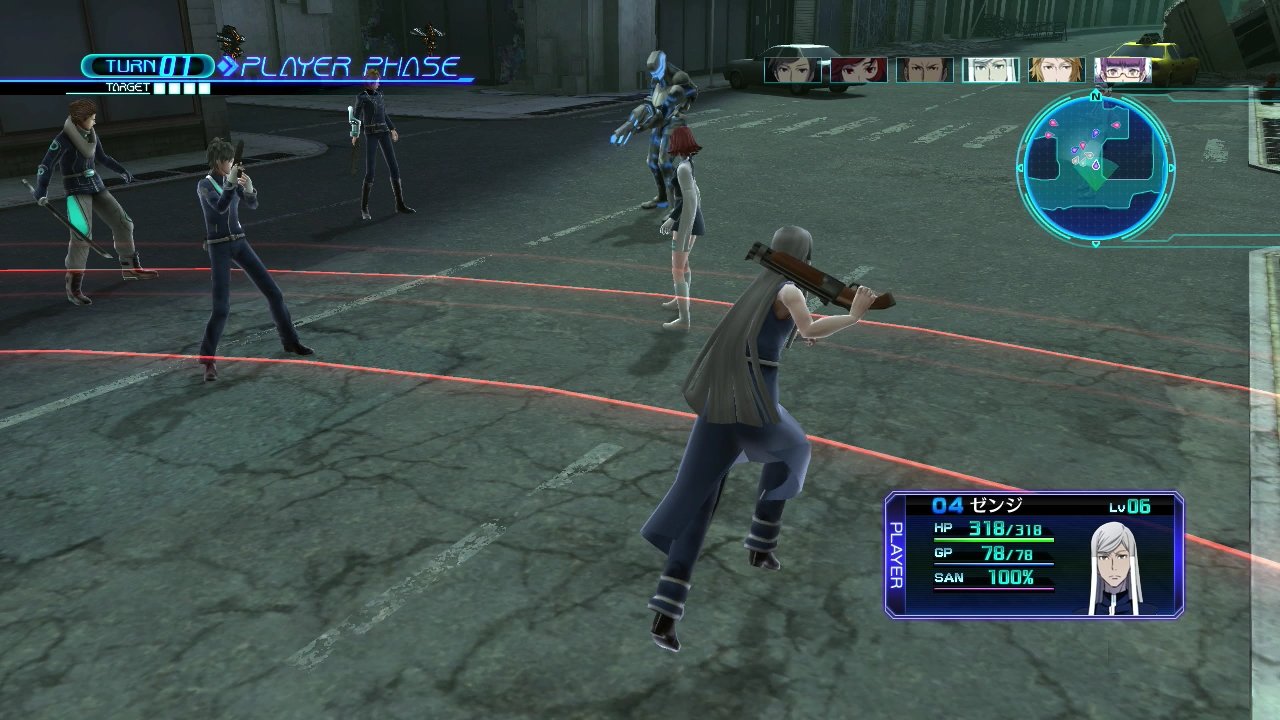Click a pink enemy marker on the minimap
The width and height of the screenshot is (1280, 720).
pos(1052,124)
